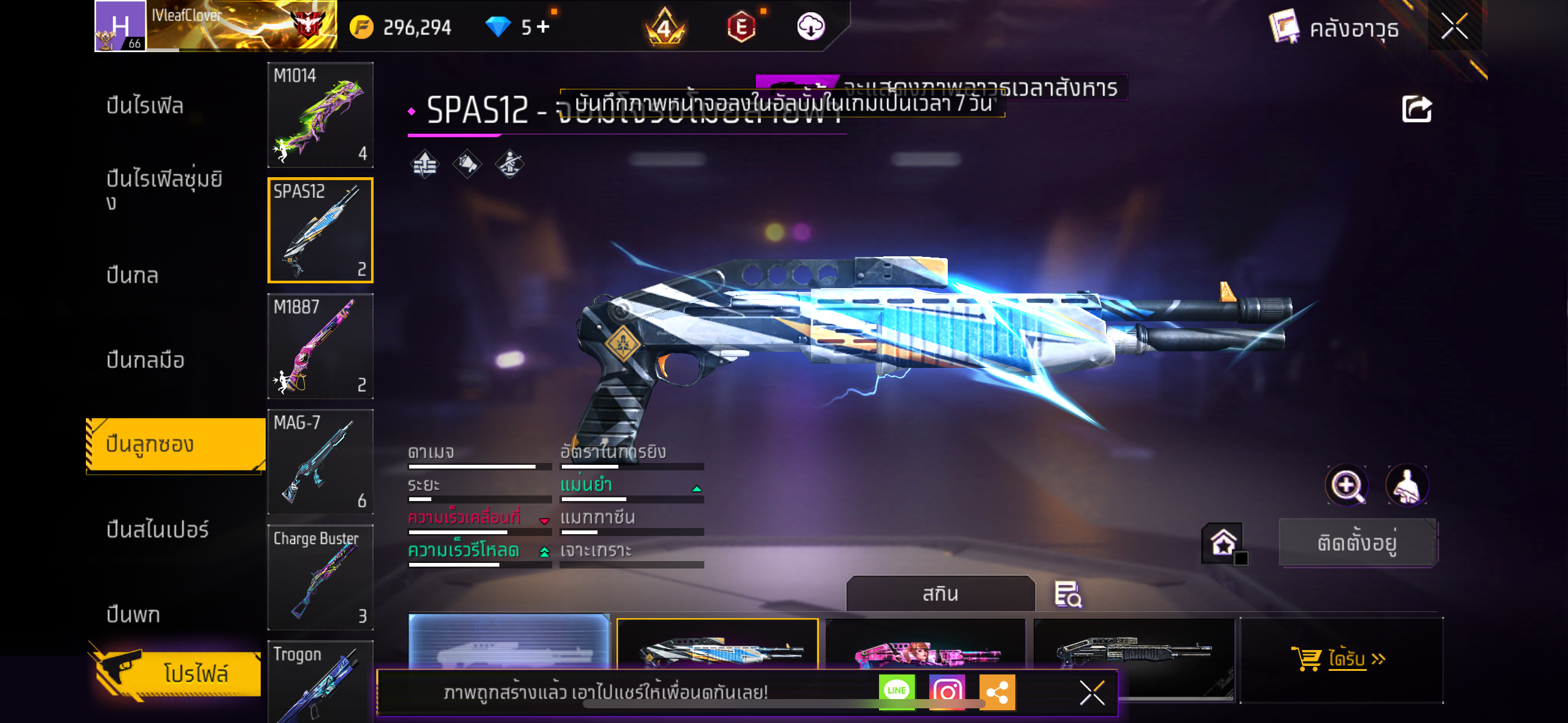This screenshot has height=723, width=1568.
Task: Select the ปืนพก category
Action: [x=133, y=614]
